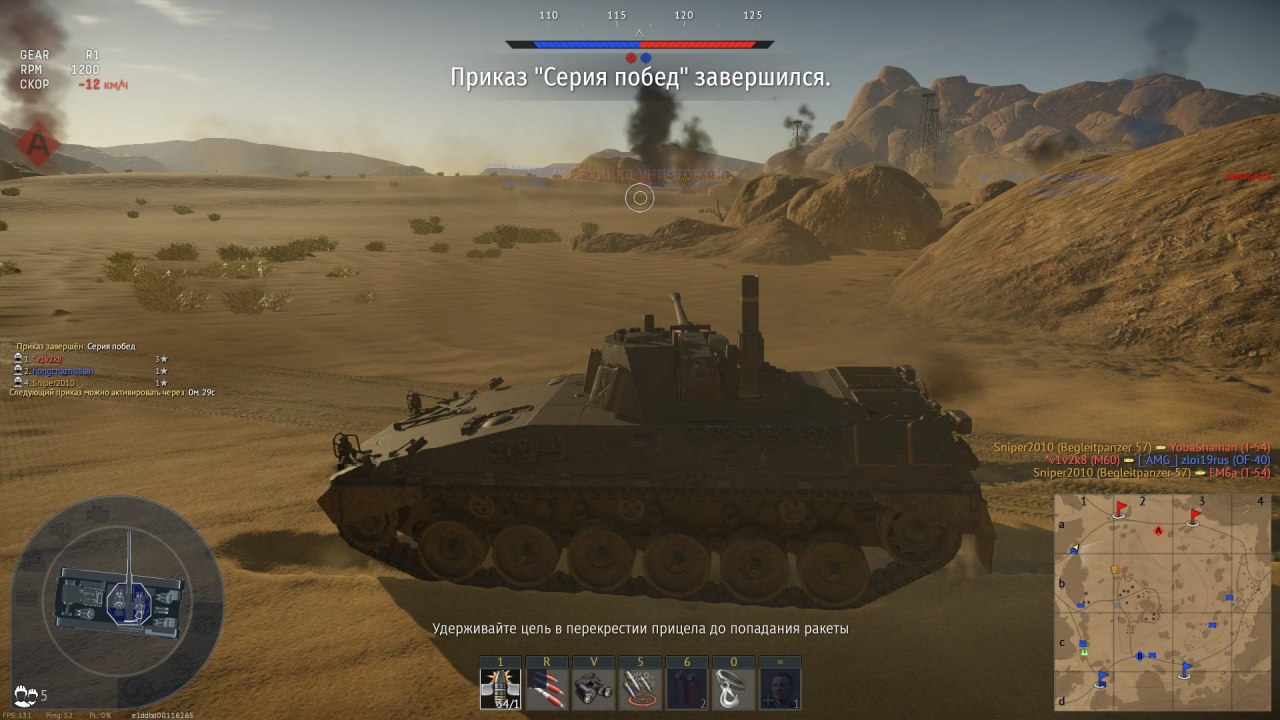The image size is (1280, 720).
Task: Click the crew replenishment portrait slot
Action: point(781,689)
